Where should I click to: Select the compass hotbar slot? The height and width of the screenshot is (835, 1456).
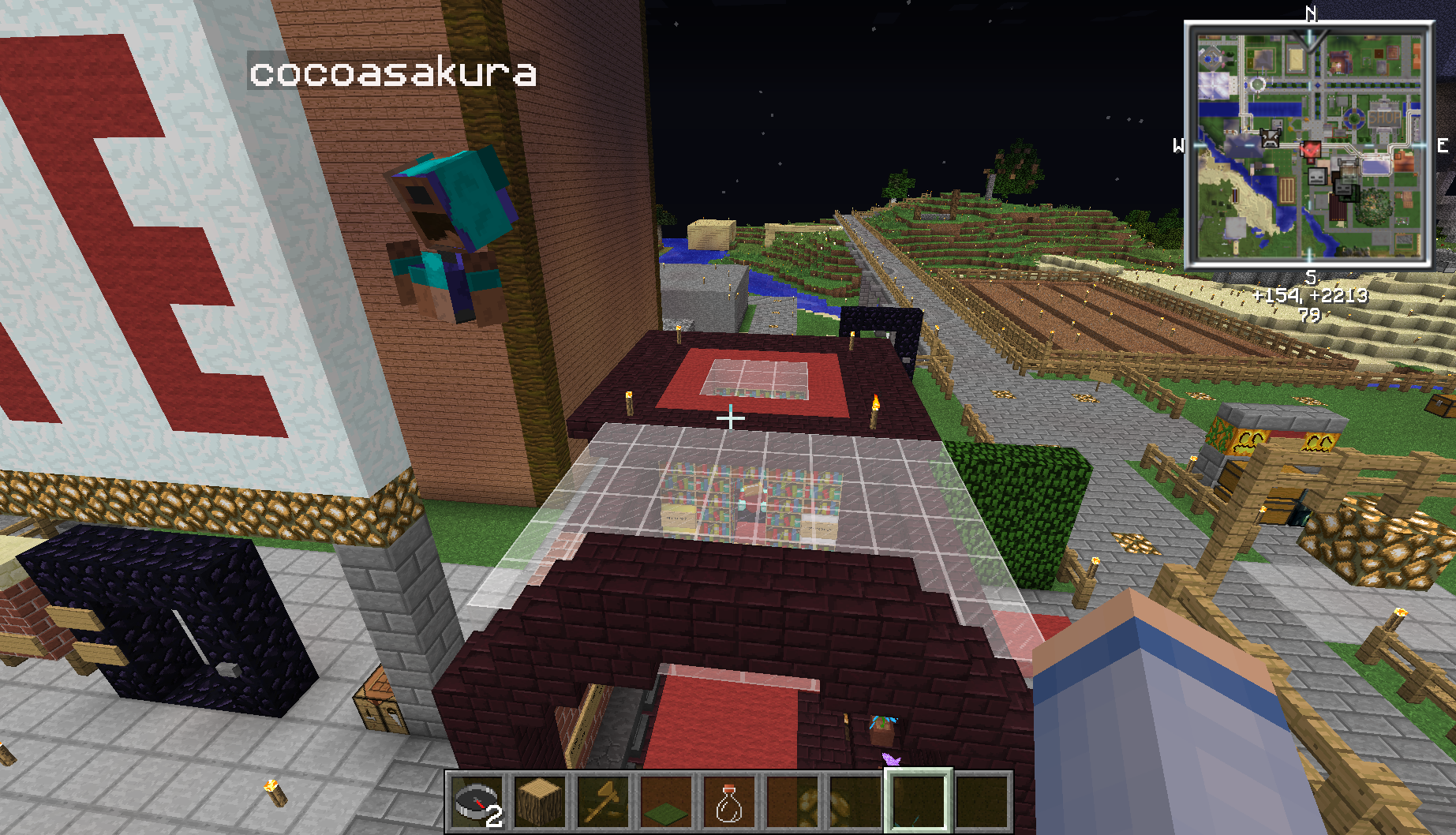point(477,801)
